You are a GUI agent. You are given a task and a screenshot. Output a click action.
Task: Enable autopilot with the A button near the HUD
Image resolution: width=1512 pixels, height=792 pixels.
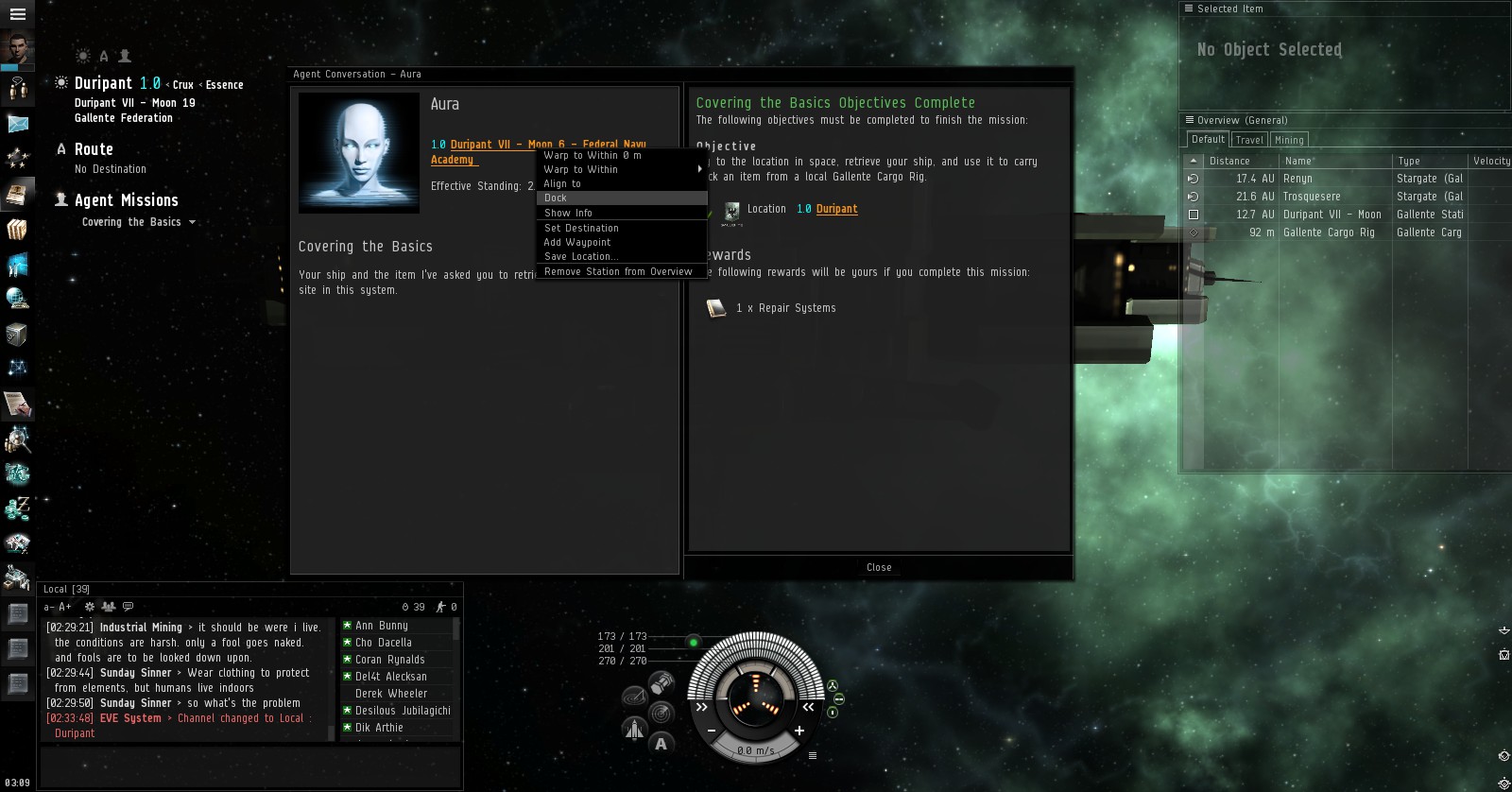coord(661,744)
